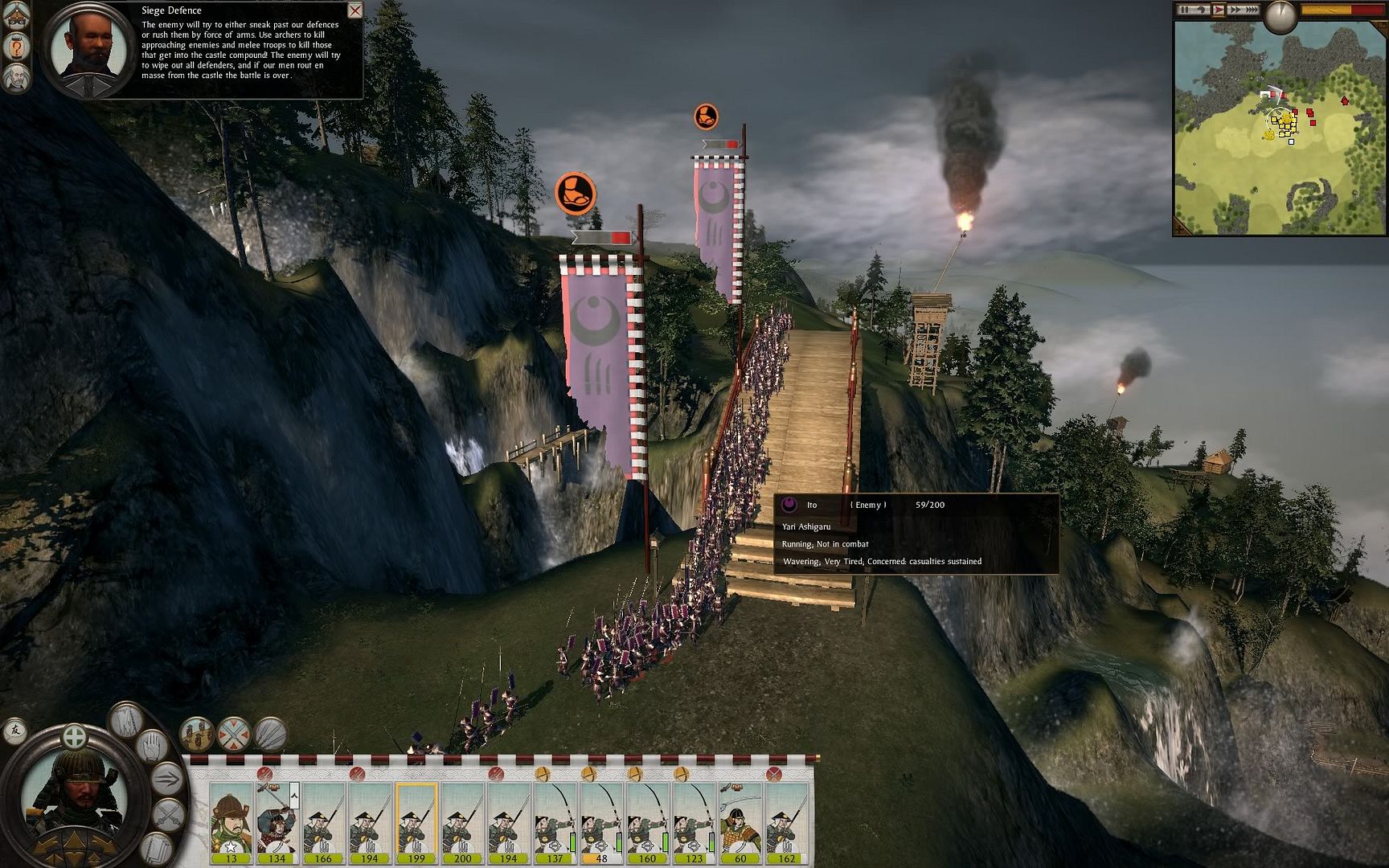Select the bow ashigaru card with 48 men
Viewport: 1389px width, 868px height.
pos(601,821)
